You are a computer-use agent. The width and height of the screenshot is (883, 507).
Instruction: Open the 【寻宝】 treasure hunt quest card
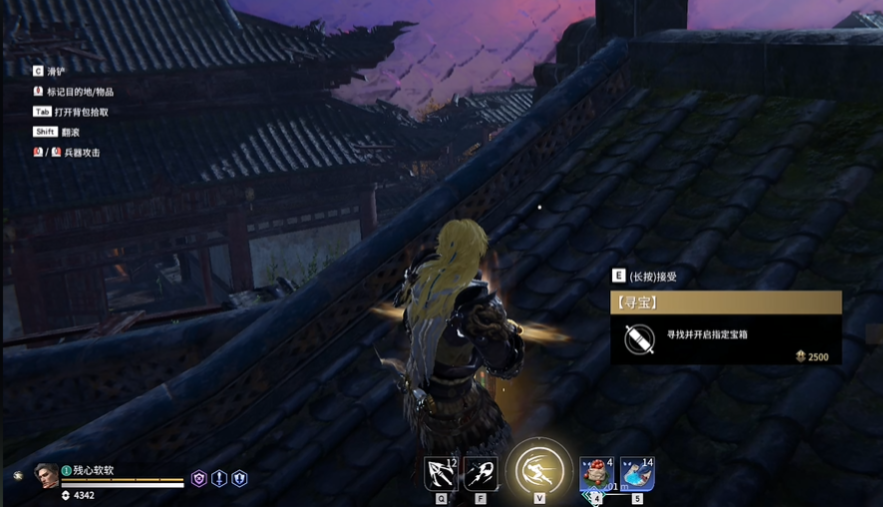726,302
